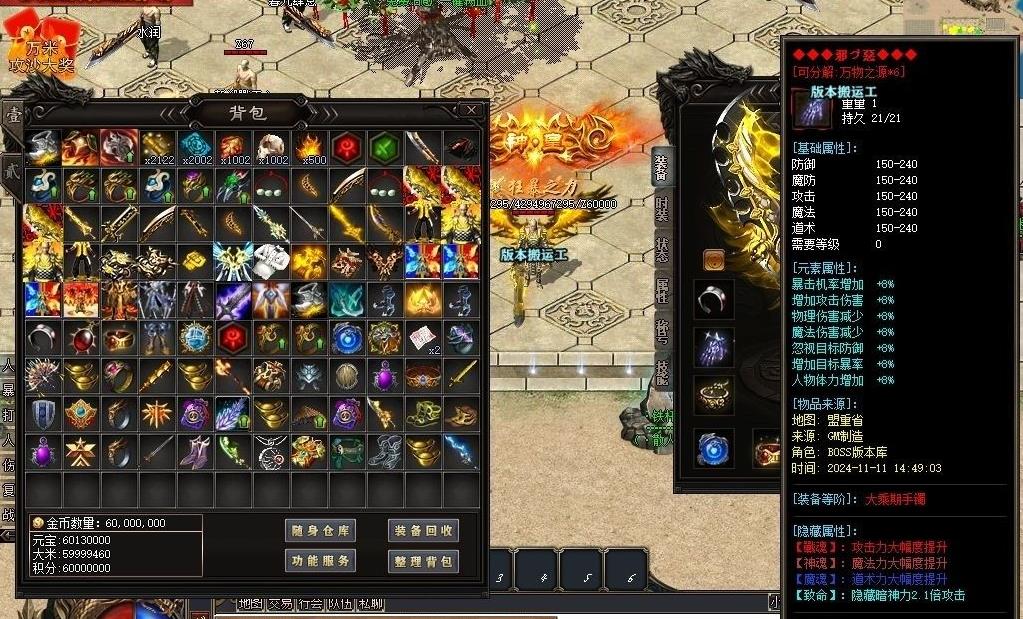The height and width of the screenshot is (619, 1023).
Task: Select the green hexagon gem slot
Action: pos(385,148)
